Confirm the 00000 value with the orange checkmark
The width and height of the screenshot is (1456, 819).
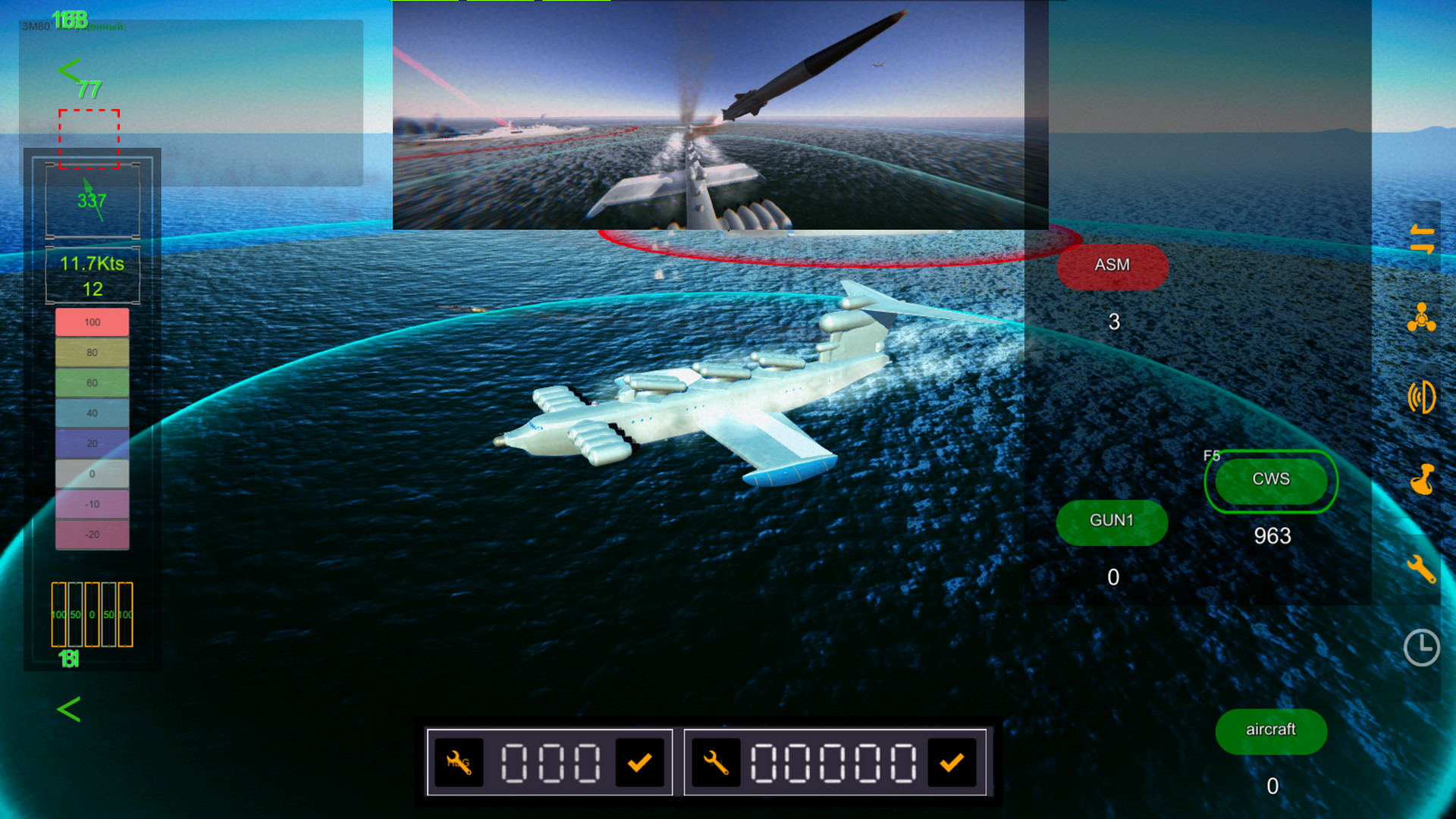click(951, 762)
